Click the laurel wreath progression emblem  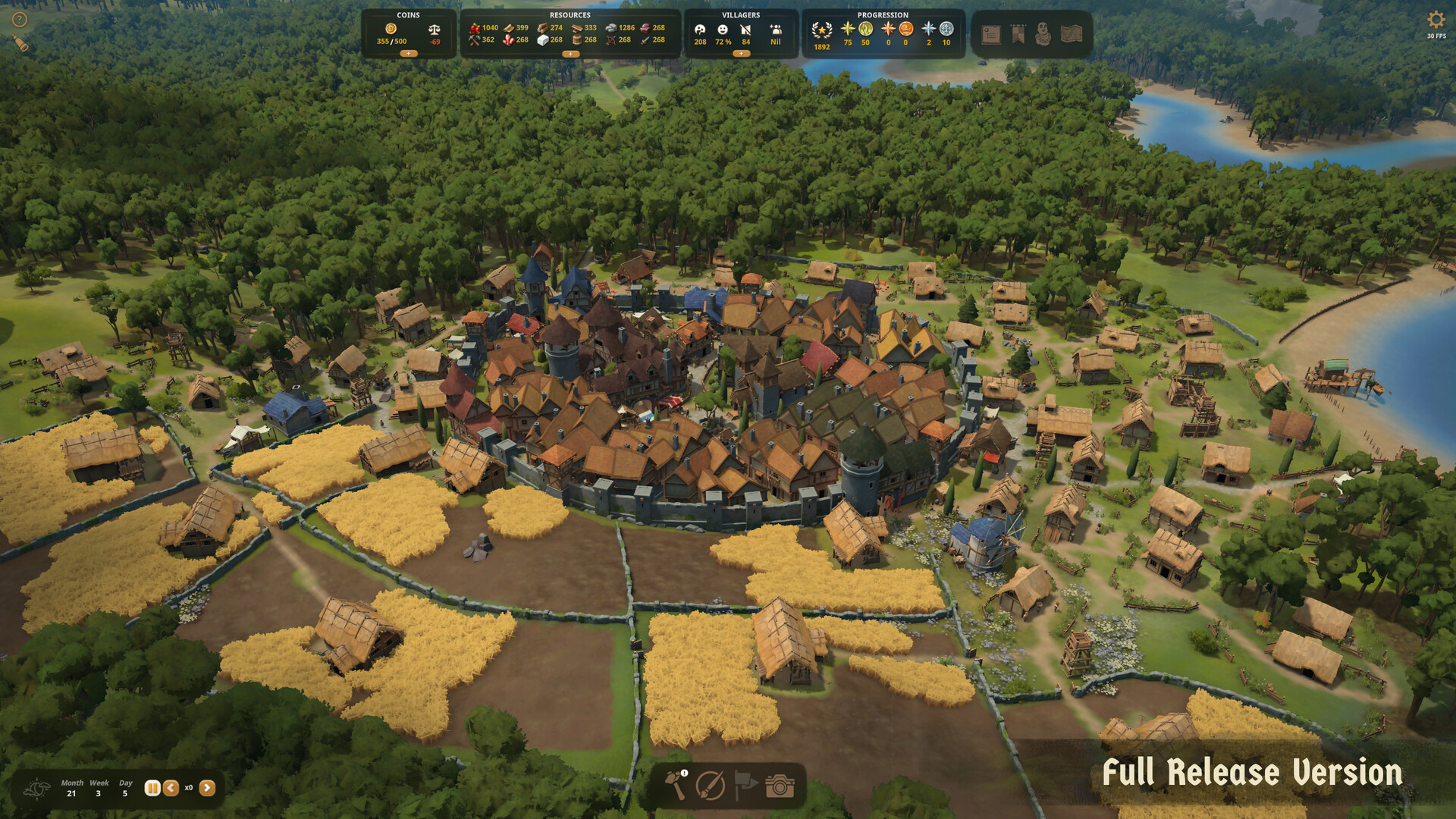pyautogui.click(x=822, y=30)
